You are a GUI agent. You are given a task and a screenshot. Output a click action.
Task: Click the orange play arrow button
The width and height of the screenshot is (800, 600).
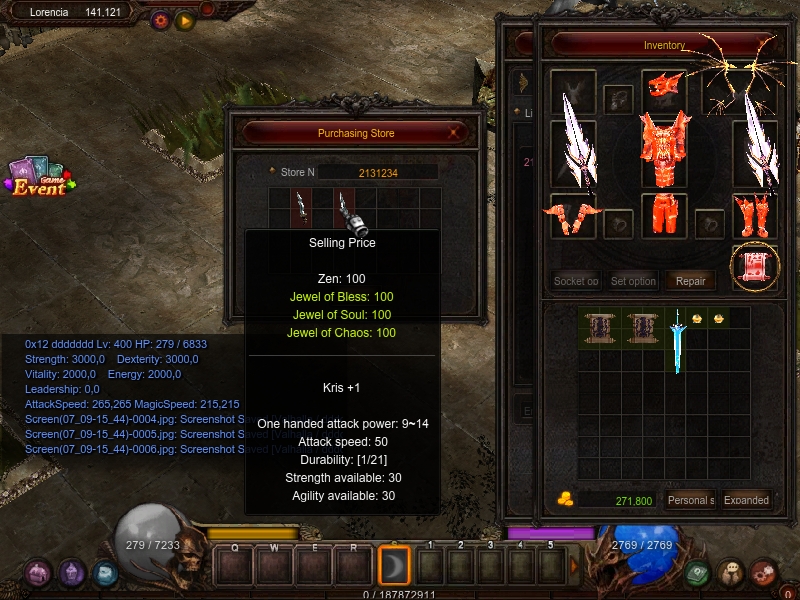(184, 20)
